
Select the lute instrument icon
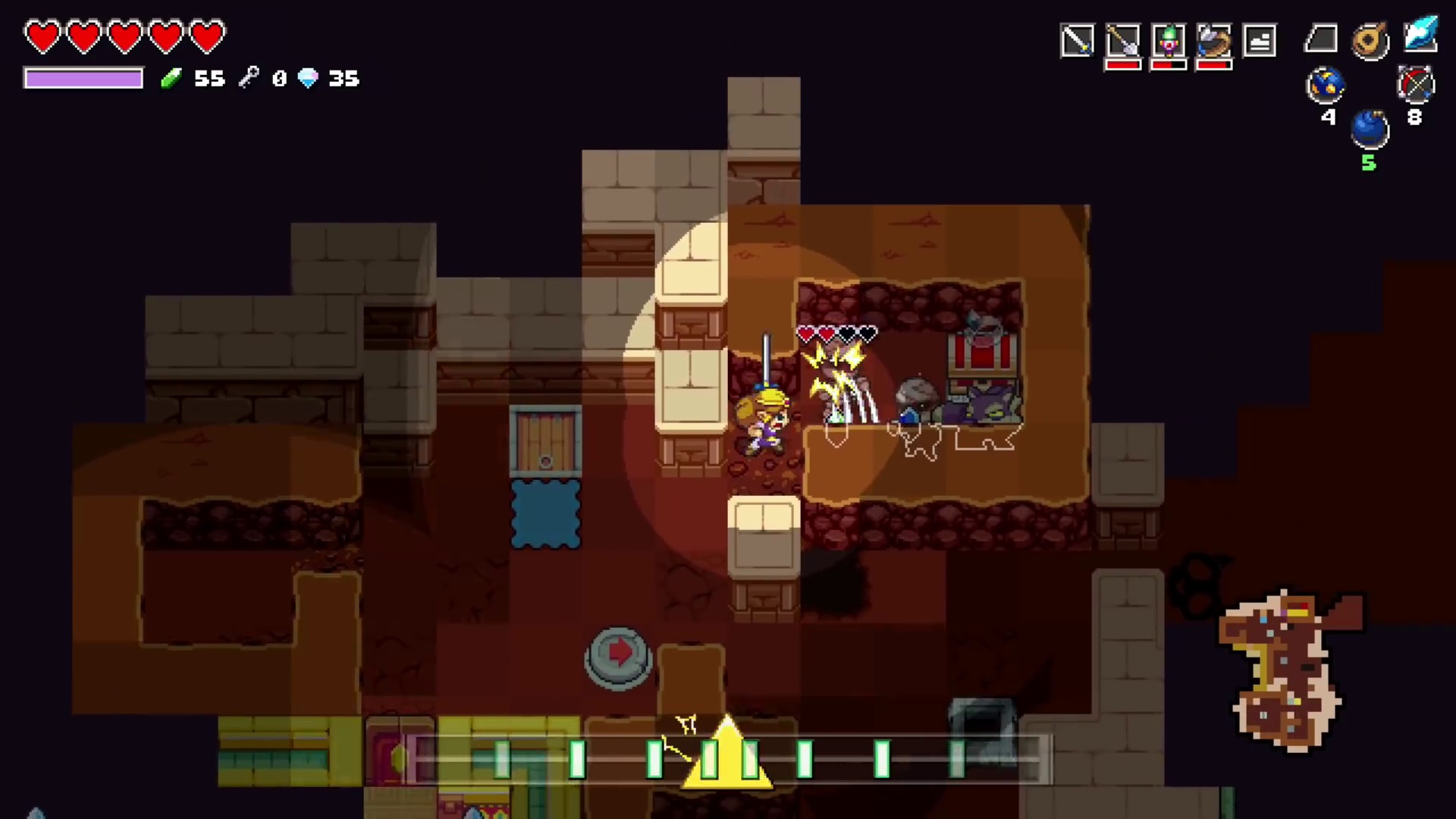1369,39
